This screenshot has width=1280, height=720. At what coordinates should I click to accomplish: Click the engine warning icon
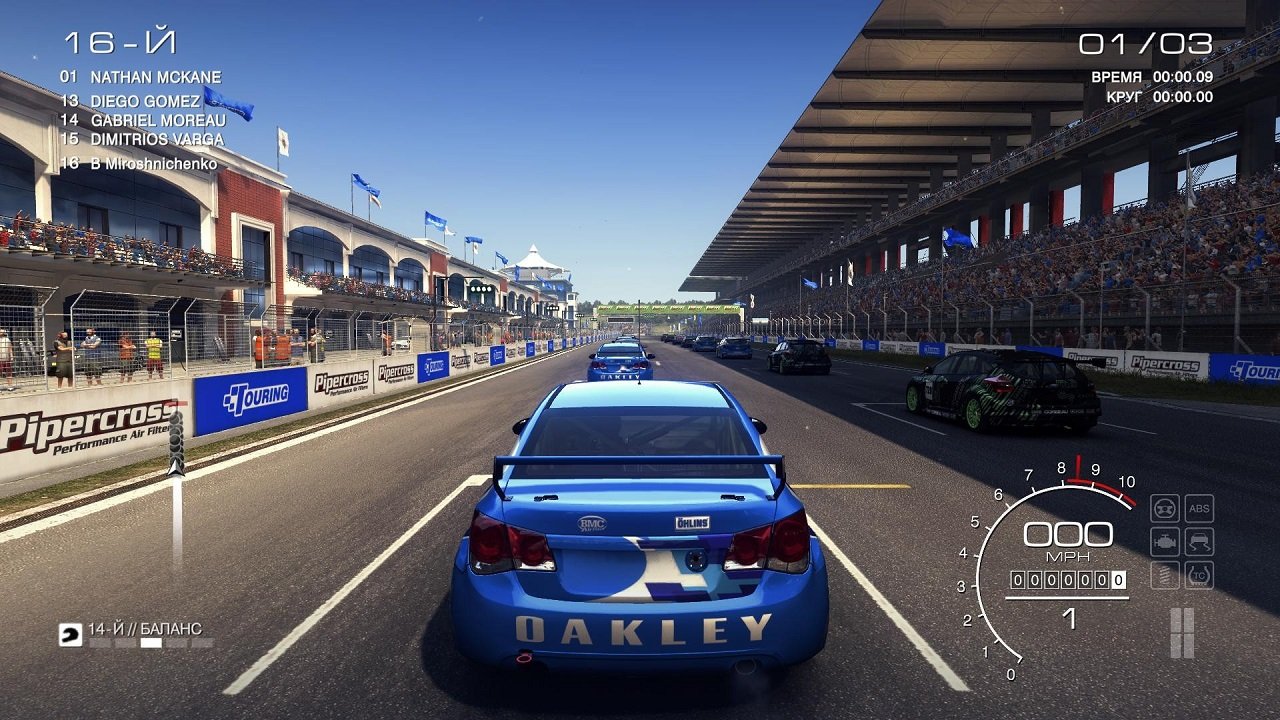[1165, 540]
